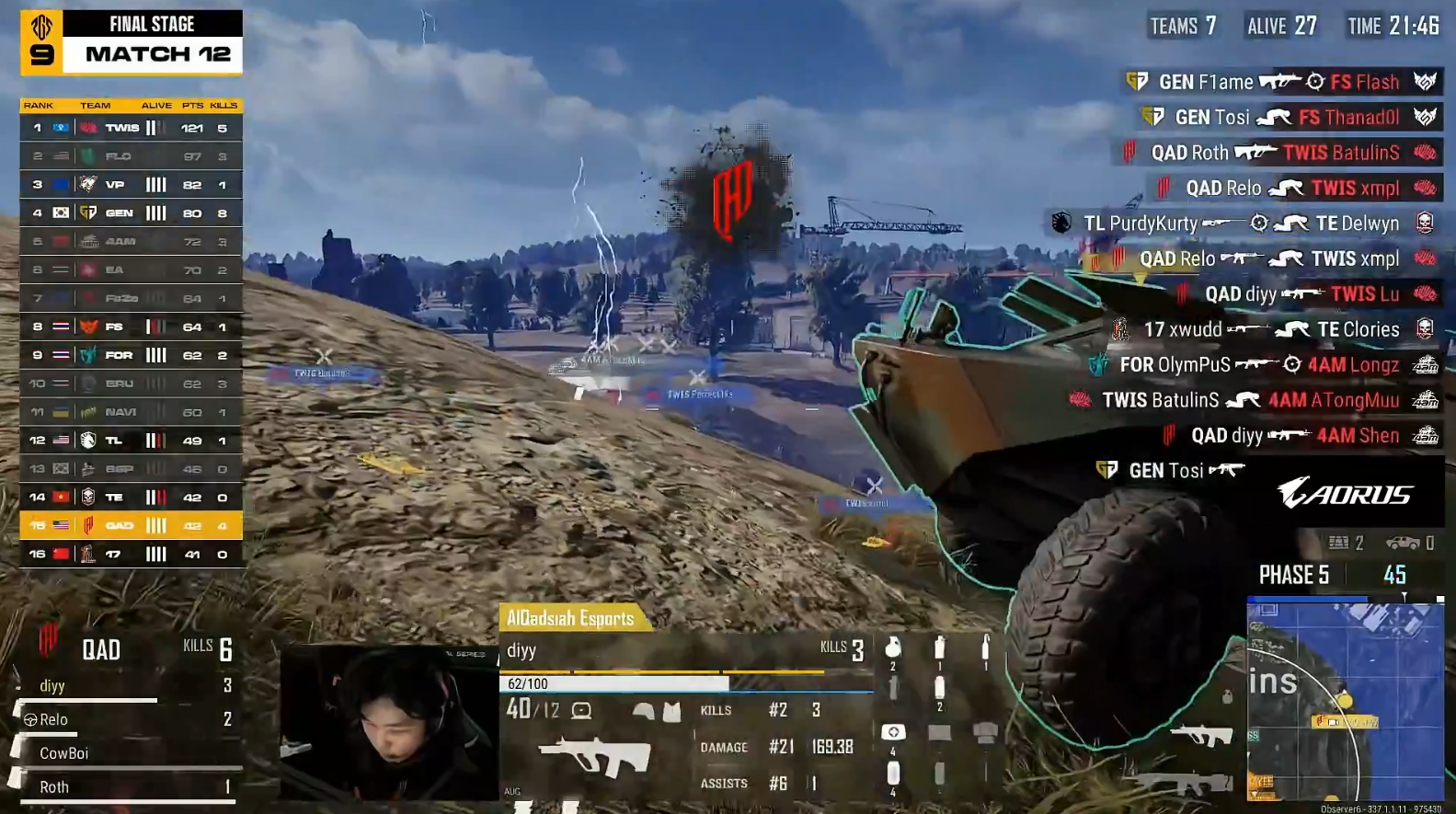Choose player diyy in the QAD roster

pos(52,686)
